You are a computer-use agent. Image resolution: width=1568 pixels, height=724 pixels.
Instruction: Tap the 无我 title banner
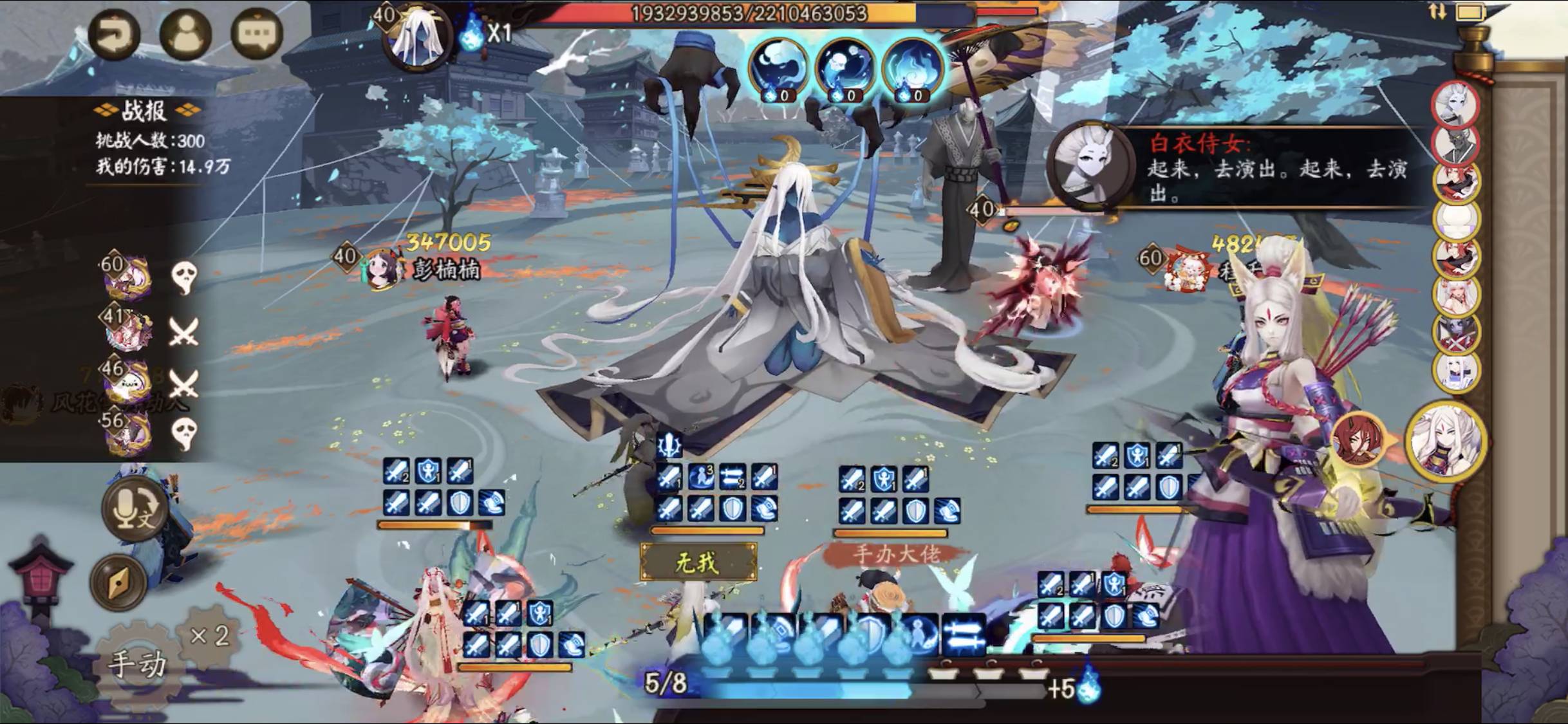click(x=698, y=562)
